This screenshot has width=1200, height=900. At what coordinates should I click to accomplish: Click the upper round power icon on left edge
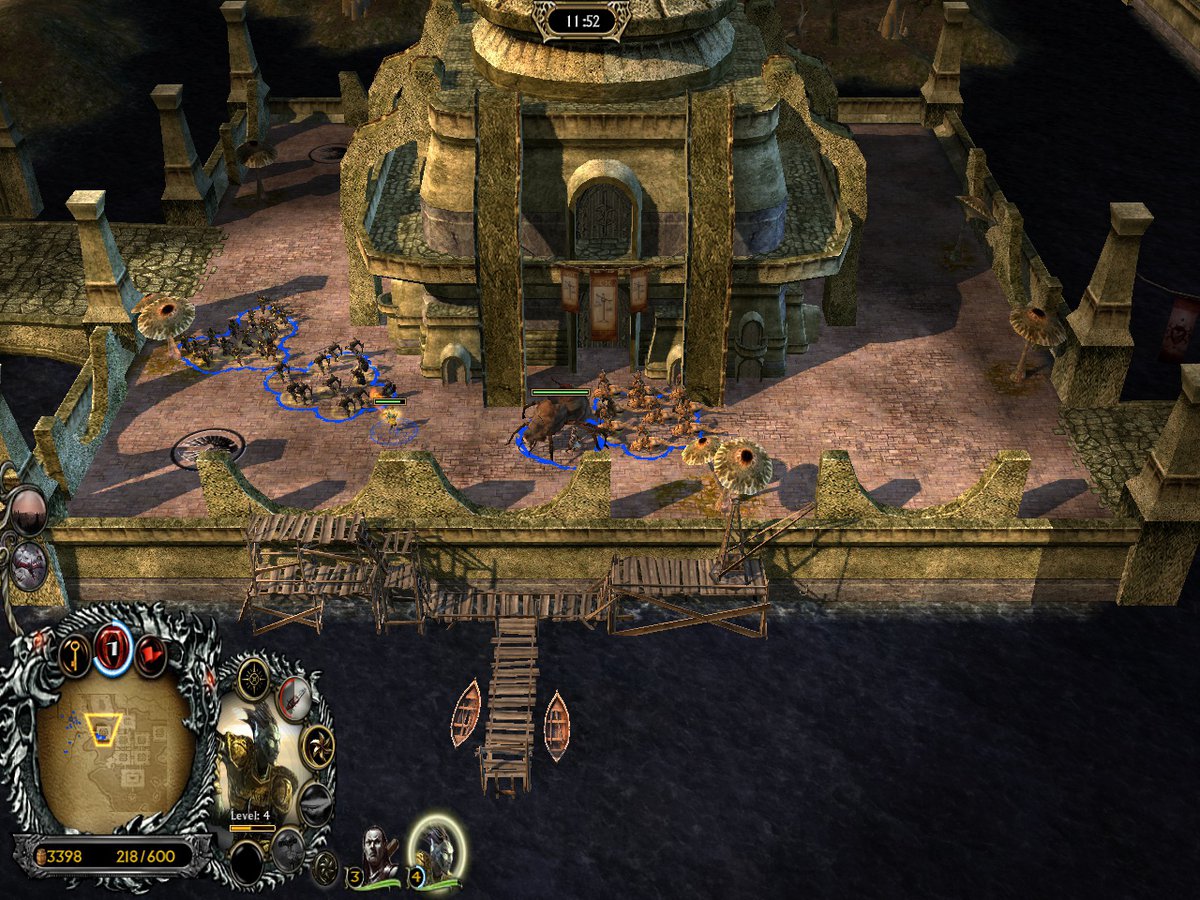tap(27, 511)
